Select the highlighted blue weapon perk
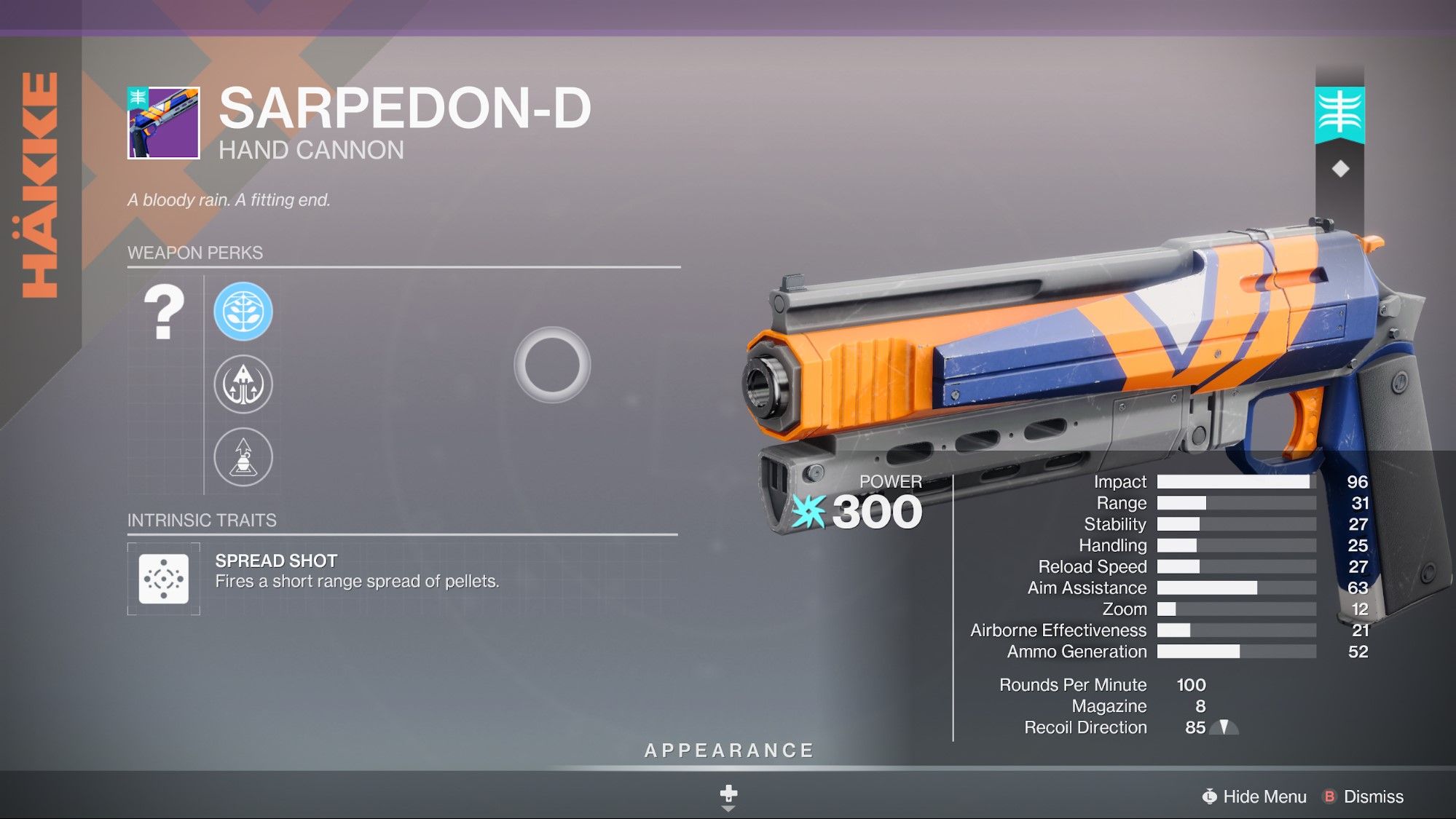 (243, 312)
